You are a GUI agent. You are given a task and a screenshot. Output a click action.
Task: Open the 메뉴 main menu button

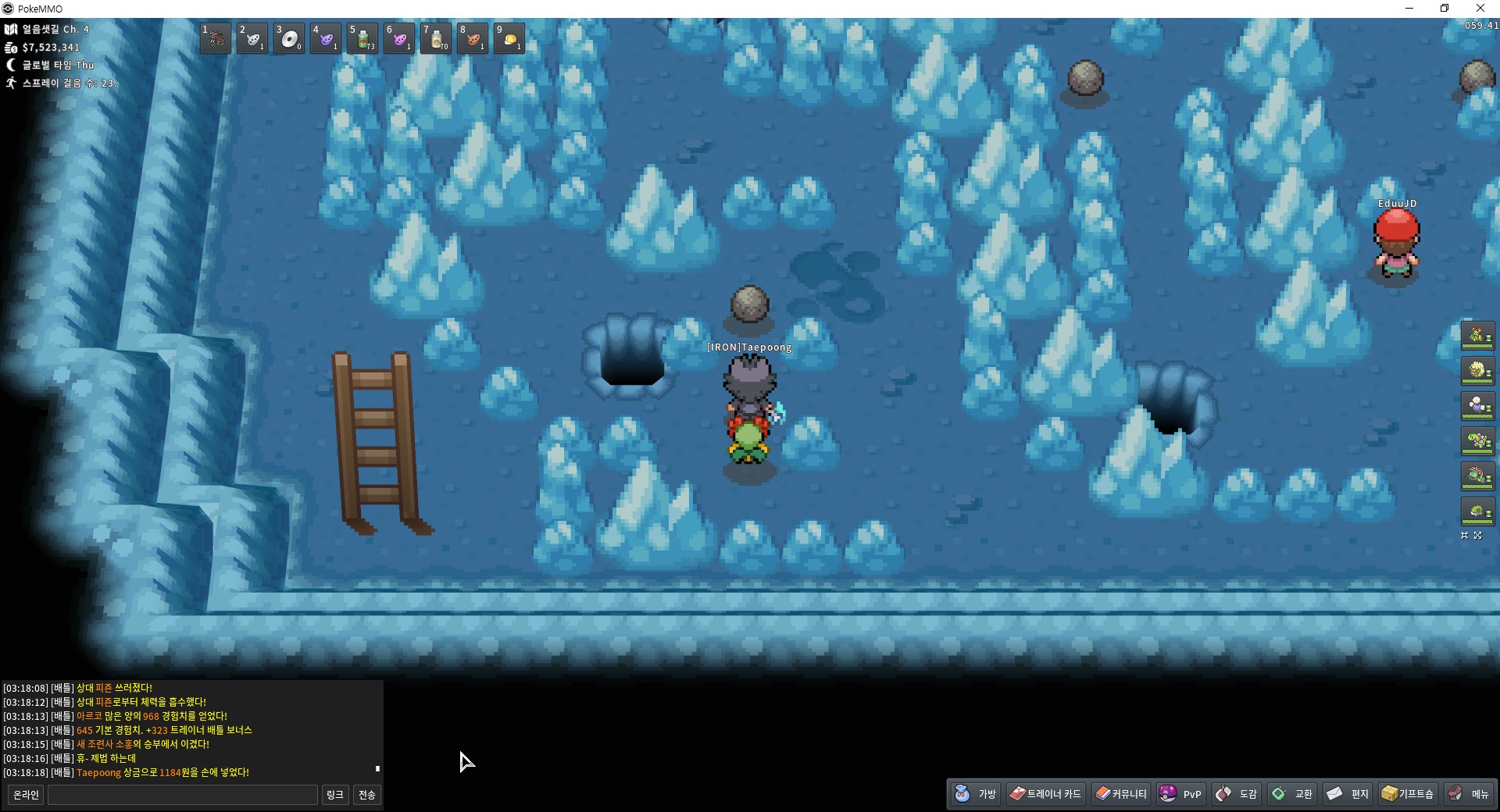point(1470,794)
